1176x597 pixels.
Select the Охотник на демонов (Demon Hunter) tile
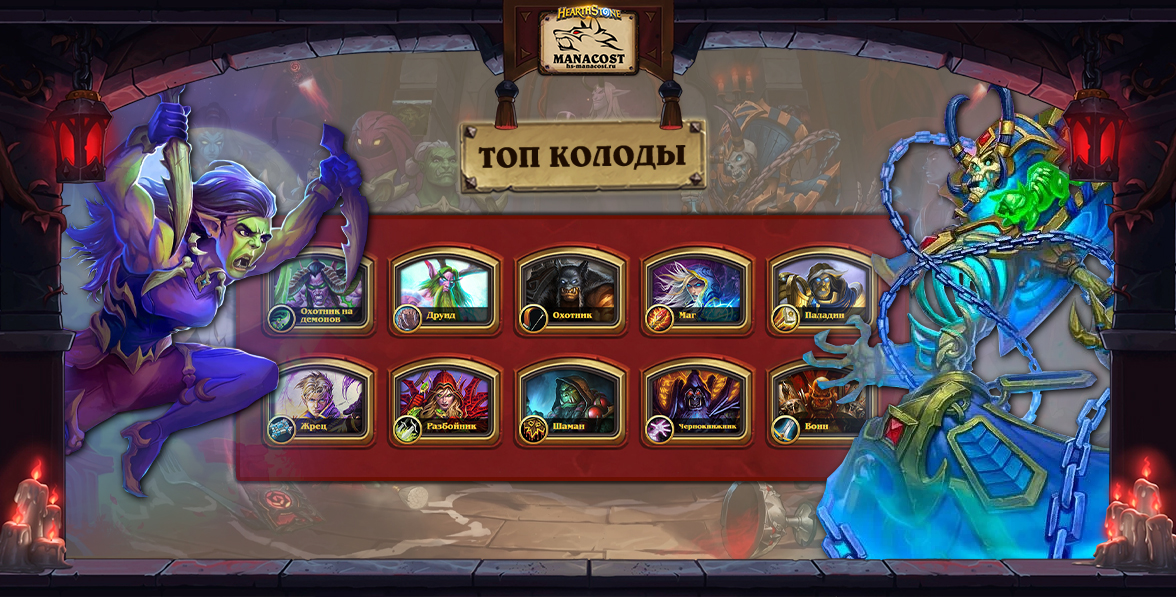(319, 293)
